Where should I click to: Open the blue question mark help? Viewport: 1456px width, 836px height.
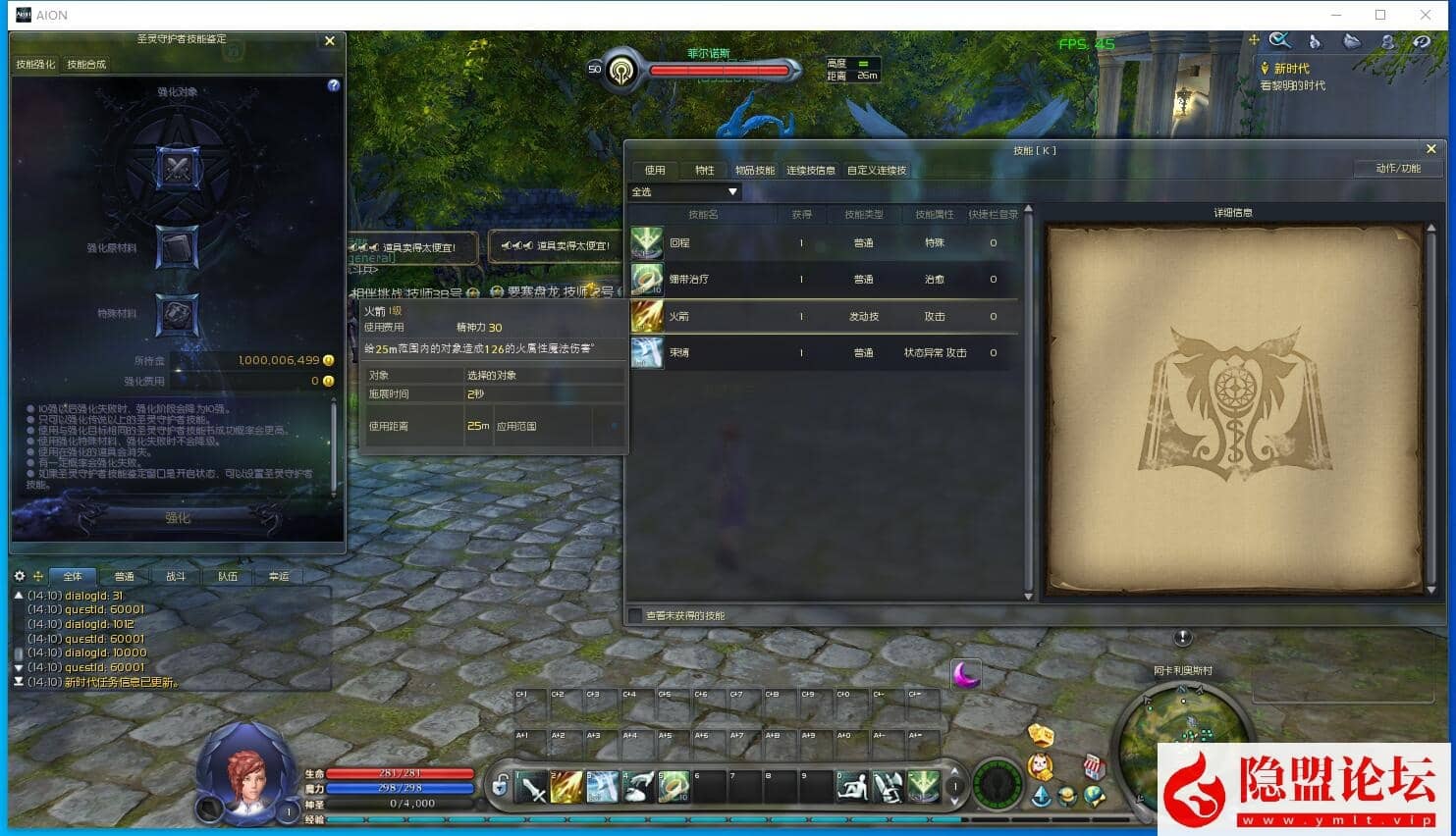pos(334,85)
